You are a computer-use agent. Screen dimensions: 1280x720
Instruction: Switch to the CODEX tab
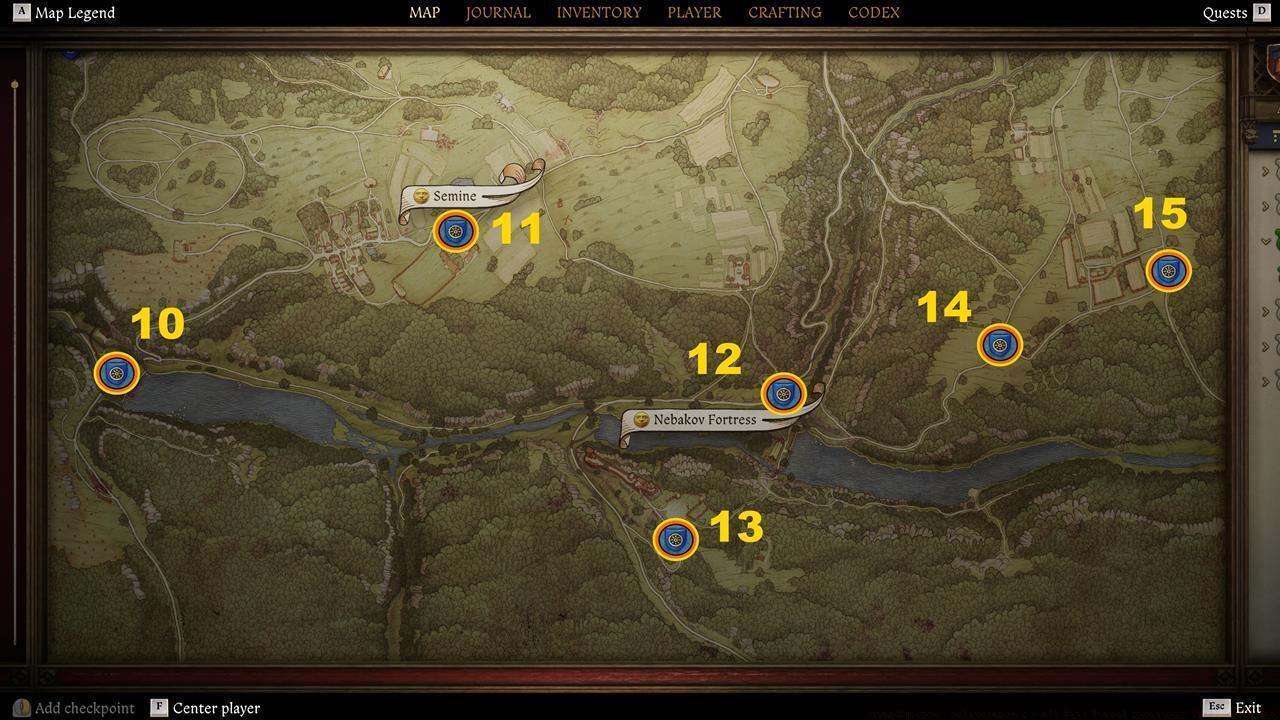coord(872,13)
